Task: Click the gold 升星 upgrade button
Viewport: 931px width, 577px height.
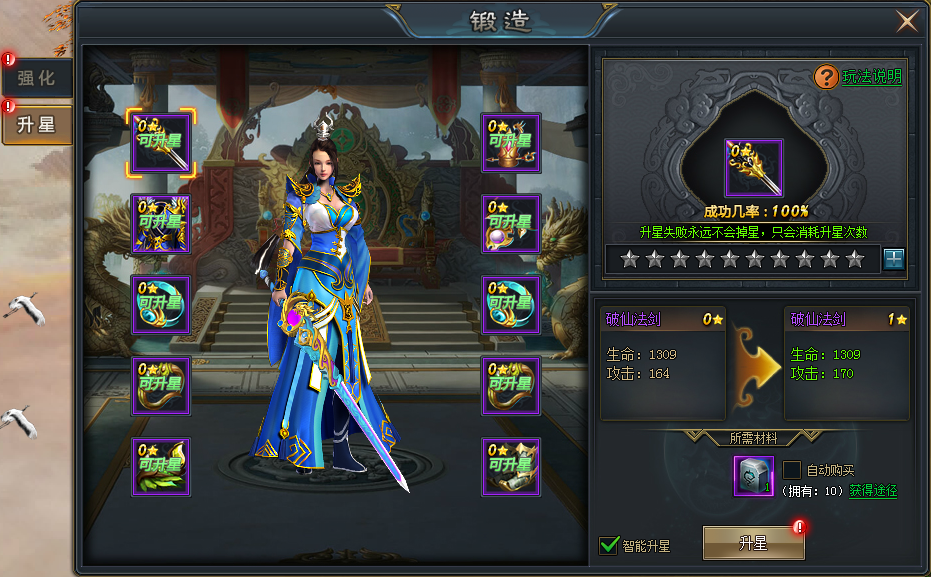Action: [752, 543]
